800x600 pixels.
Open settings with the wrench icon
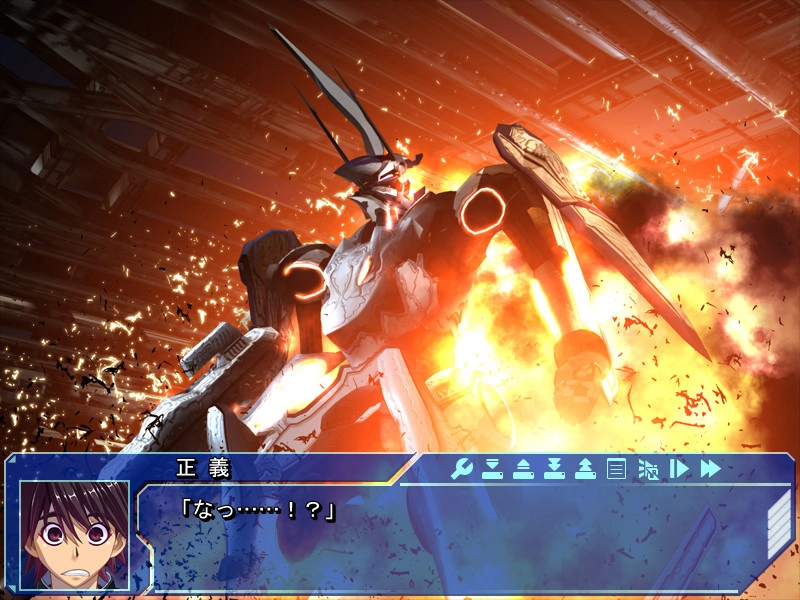point(461,468)
